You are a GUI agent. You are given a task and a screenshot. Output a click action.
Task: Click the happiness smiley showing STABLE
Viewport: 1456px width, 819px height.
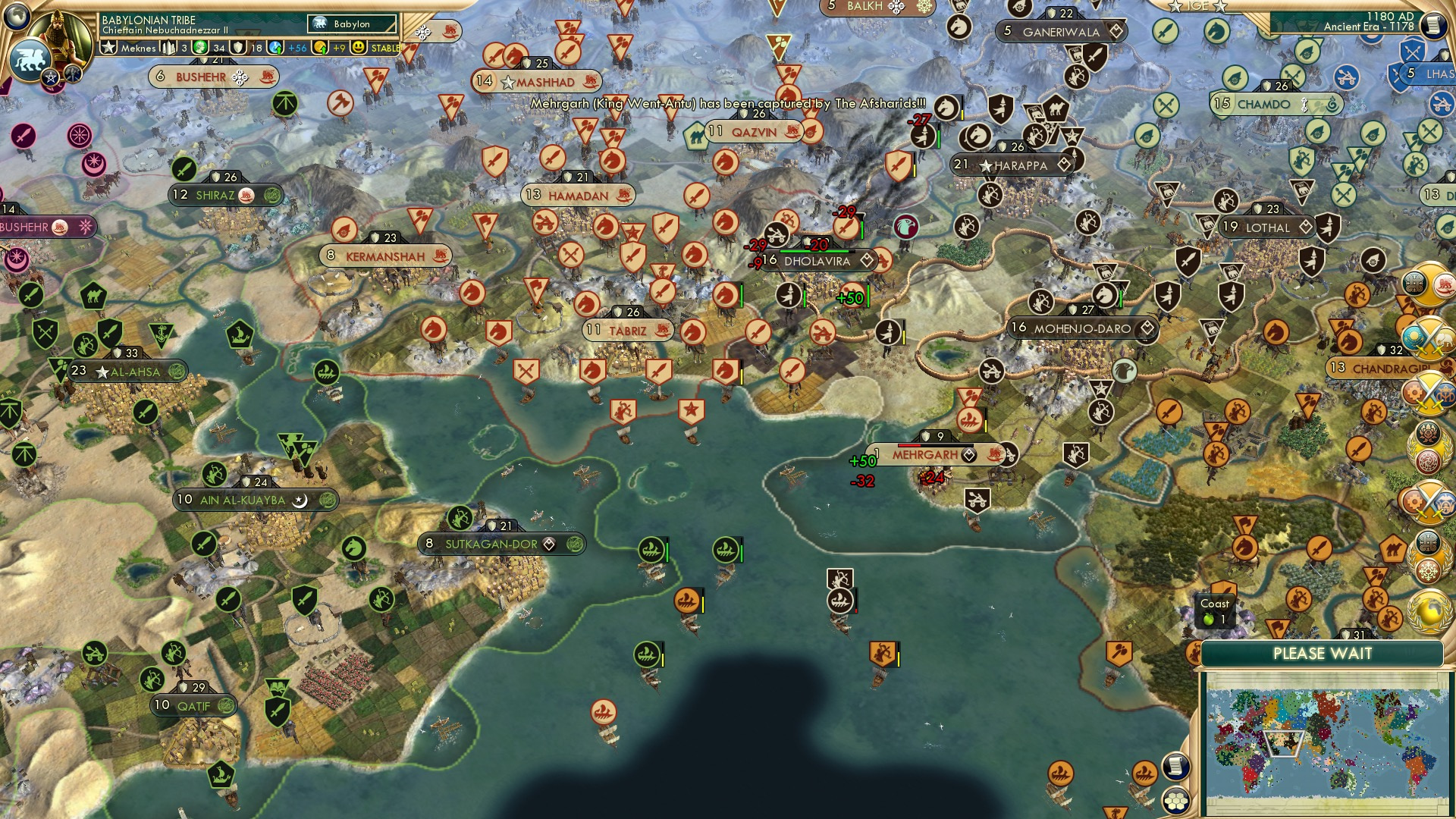[357, 48]
